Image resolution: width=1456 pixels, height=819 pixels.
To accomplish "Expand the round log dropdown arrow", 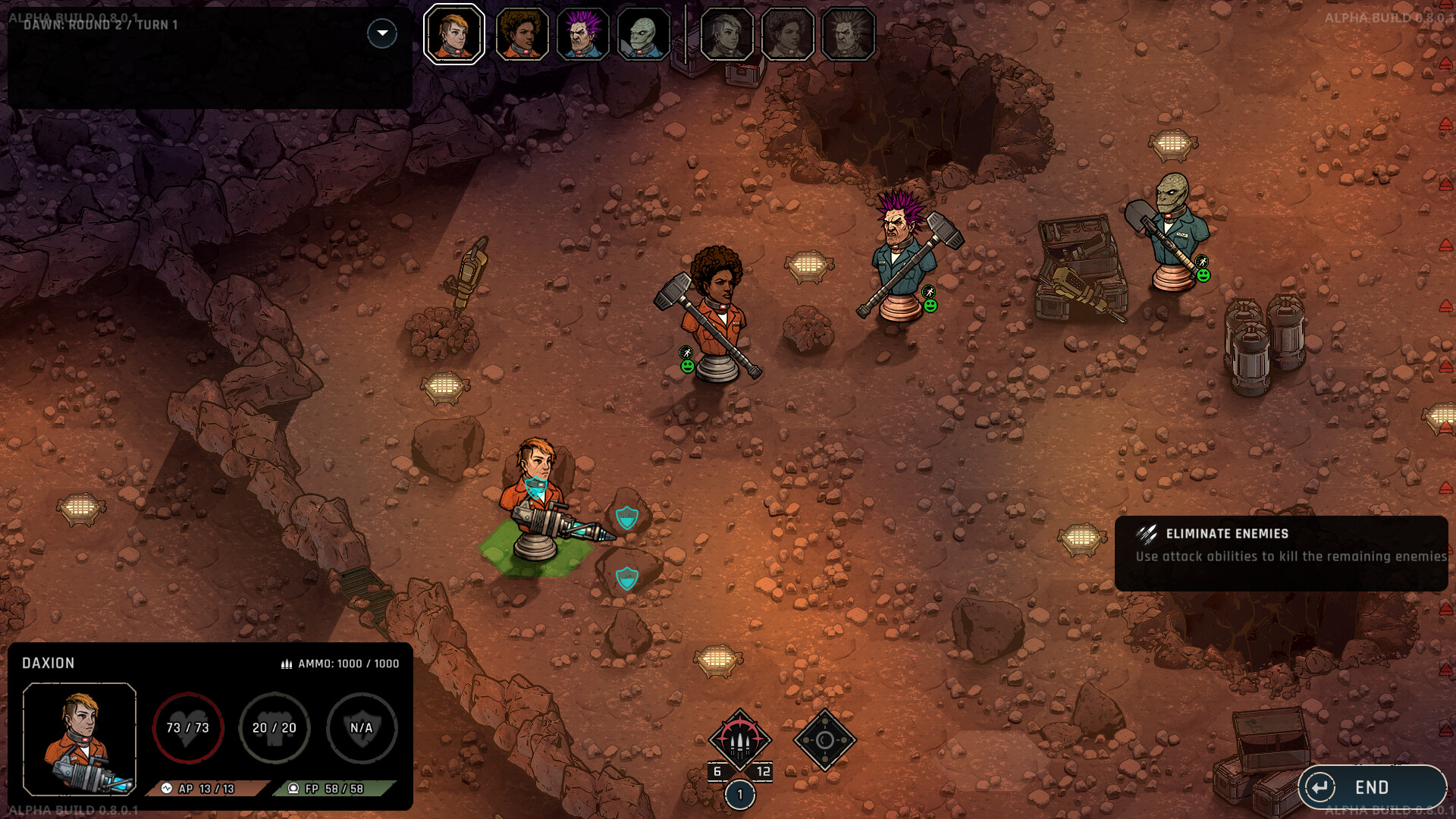I will [x=382, y=33].
